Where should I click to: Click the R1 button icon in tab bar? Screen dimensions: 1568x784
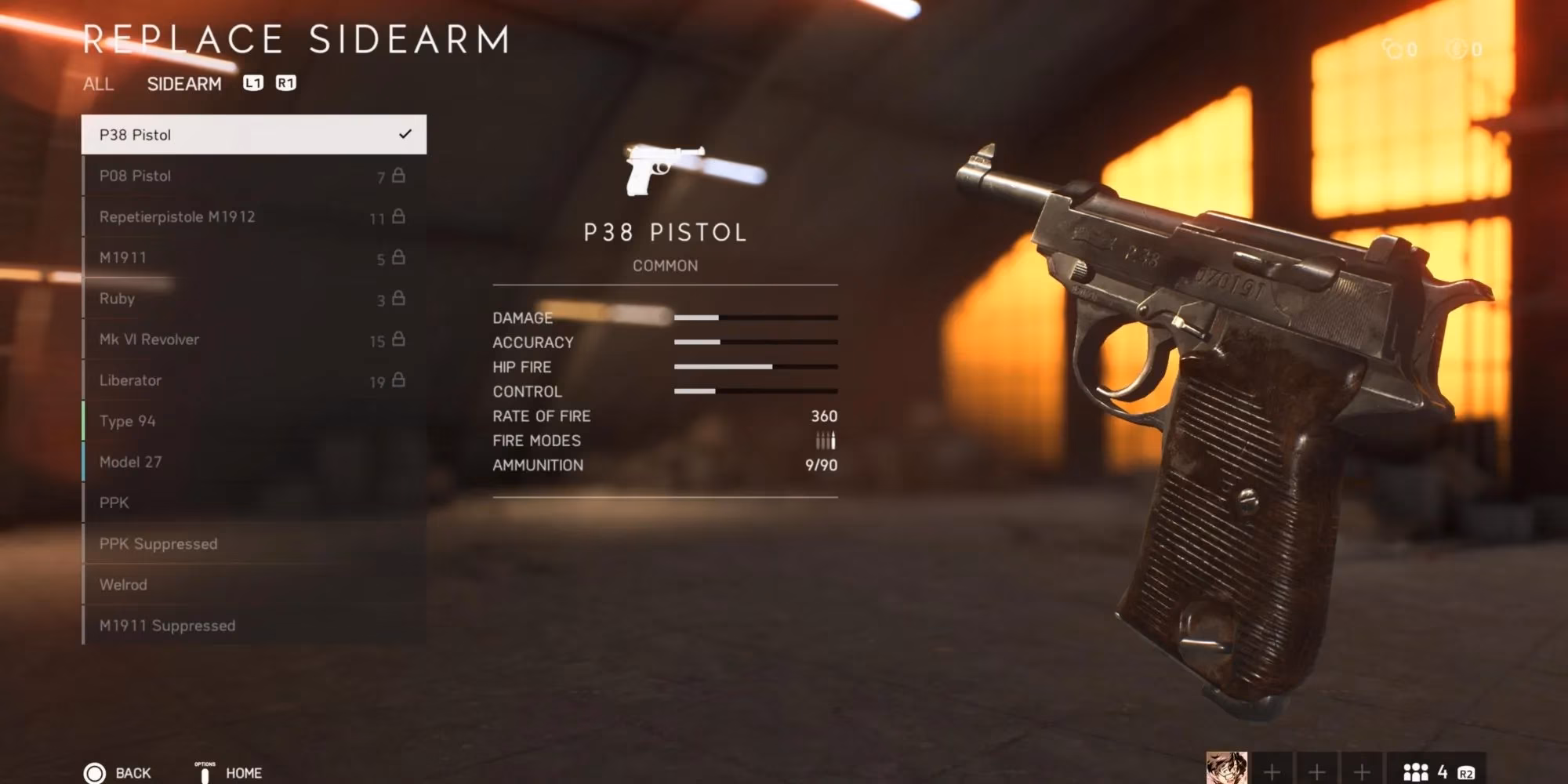[286, 82]
